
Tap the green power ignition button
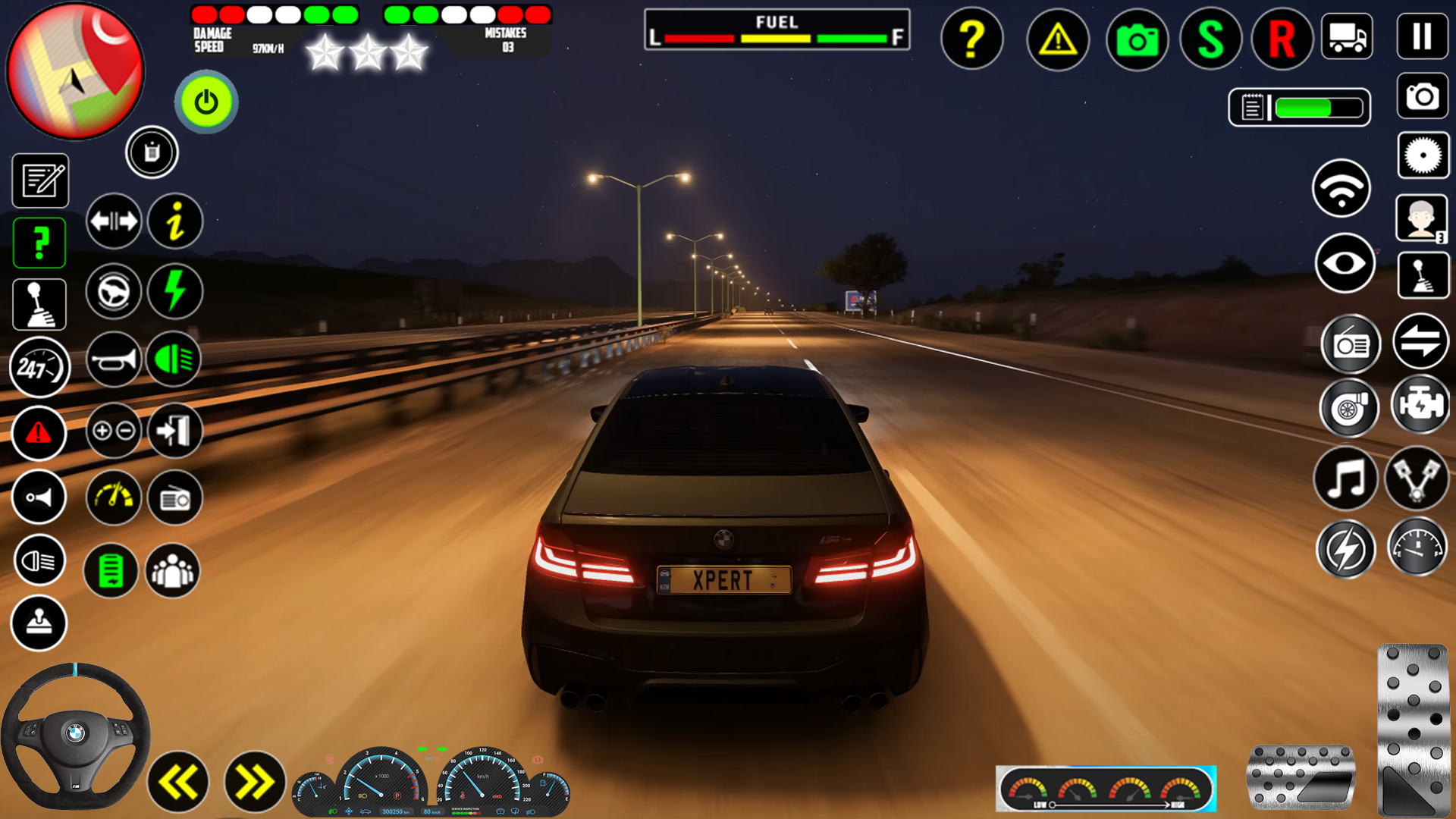click(206, 102)
